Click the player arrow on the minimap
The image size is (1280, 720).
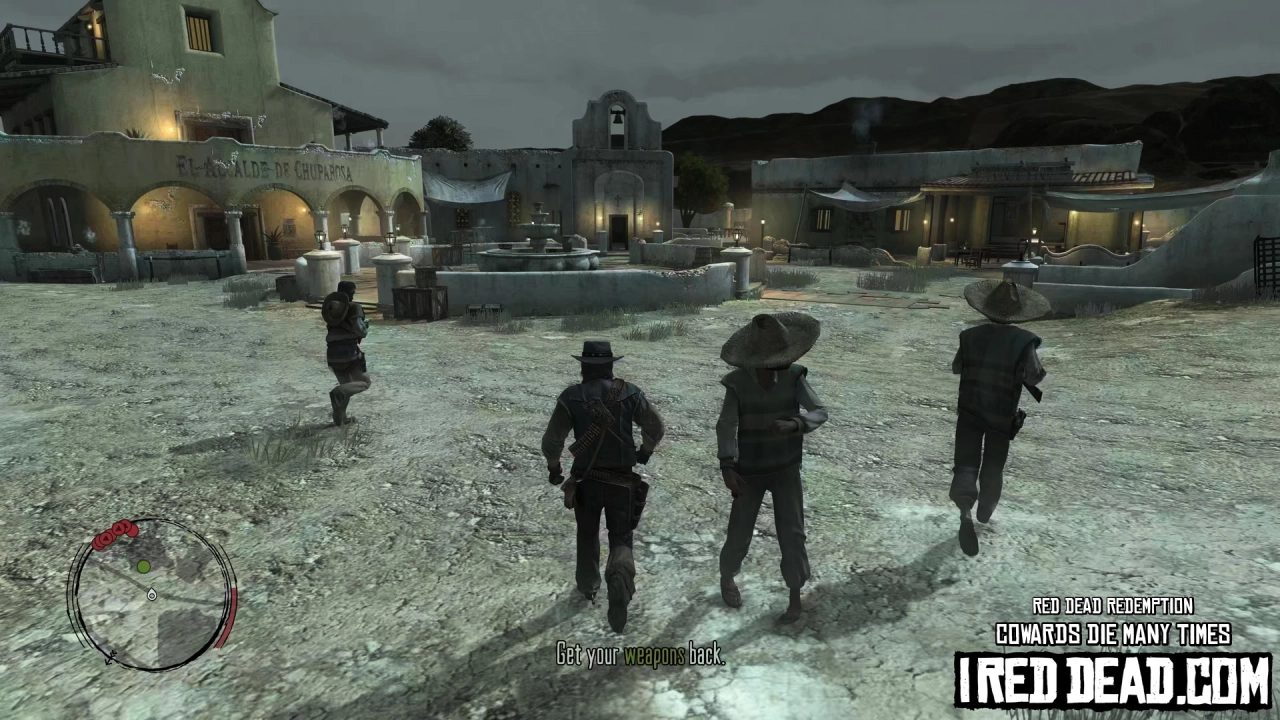pyautogui.click(x=152, y=595)
